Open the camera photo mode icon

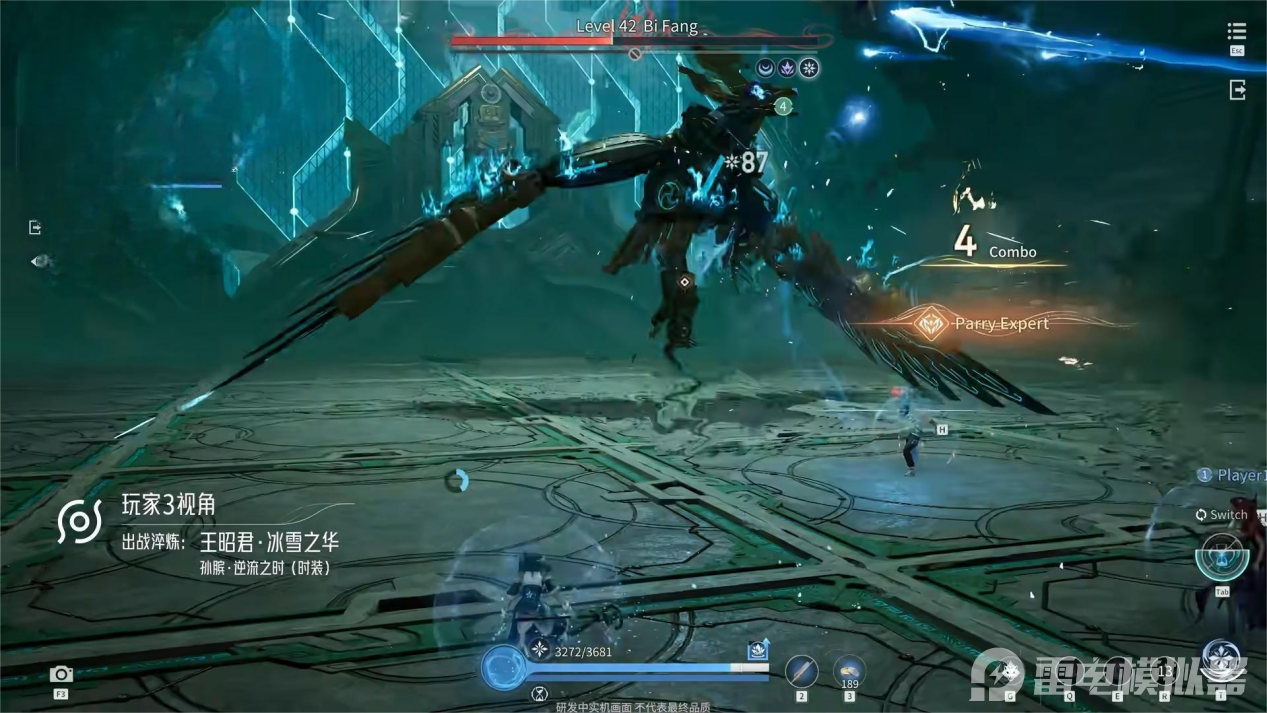(x=61, y=675)
